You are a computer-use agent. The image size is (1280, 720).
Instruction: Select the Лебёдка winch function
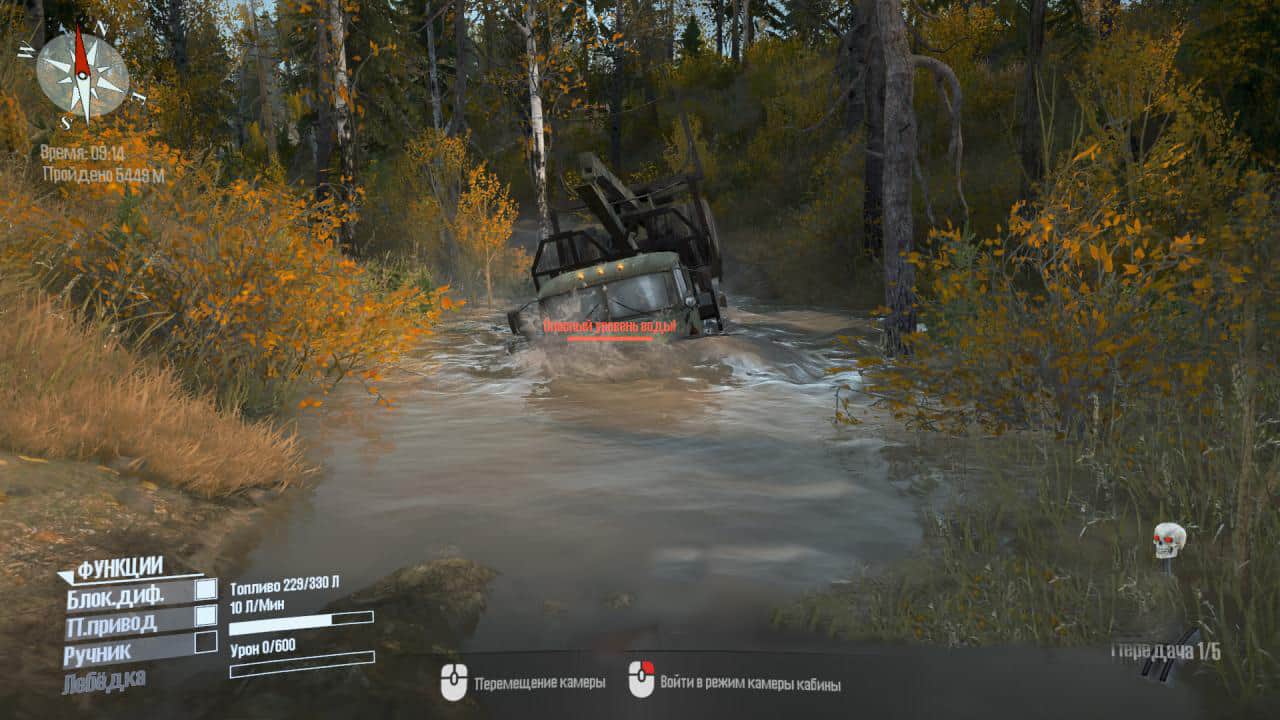click(x=104, y=681)
